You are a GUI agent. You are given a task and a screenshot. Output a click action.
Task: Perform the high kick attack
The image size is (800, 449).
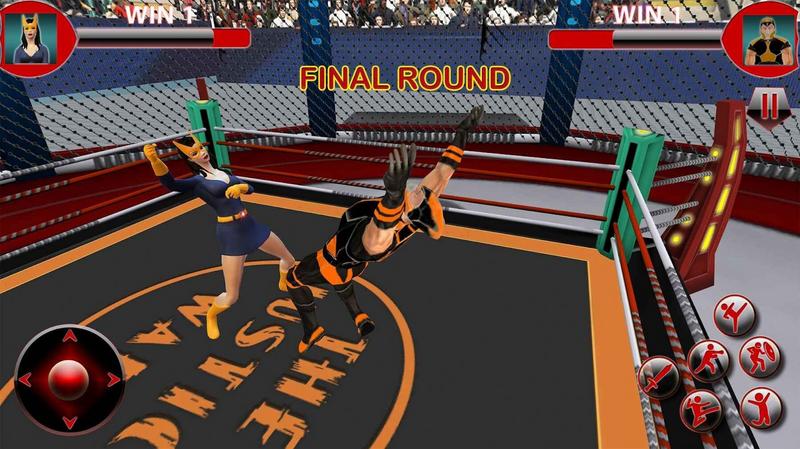tap(733, 314)
